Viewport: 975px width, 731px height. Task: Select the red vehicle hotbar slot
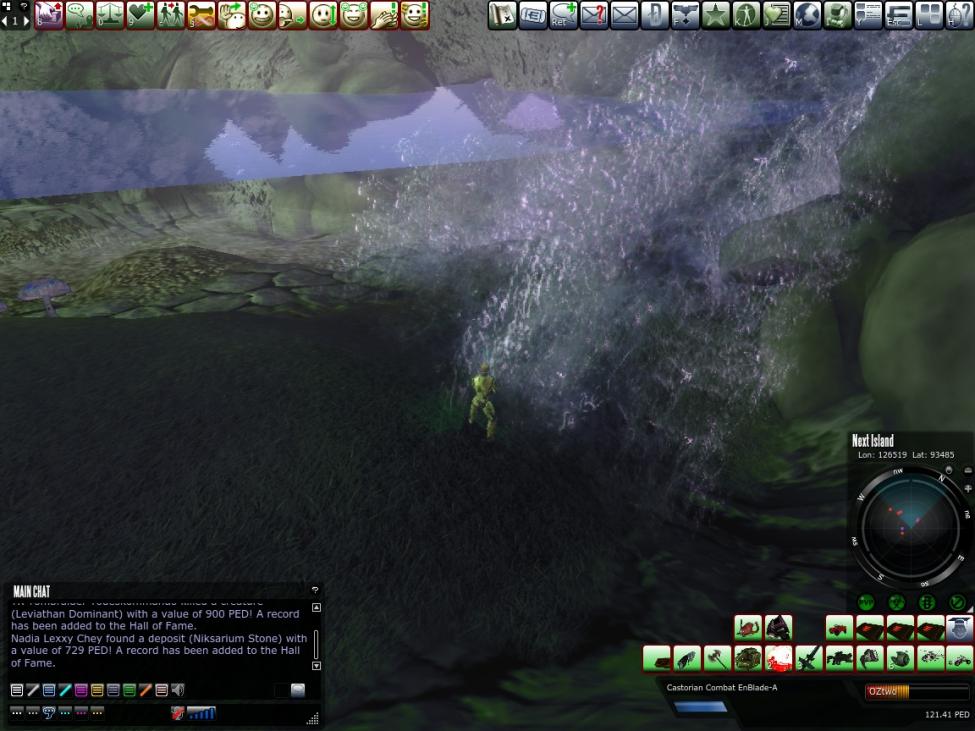click(839, 628)
